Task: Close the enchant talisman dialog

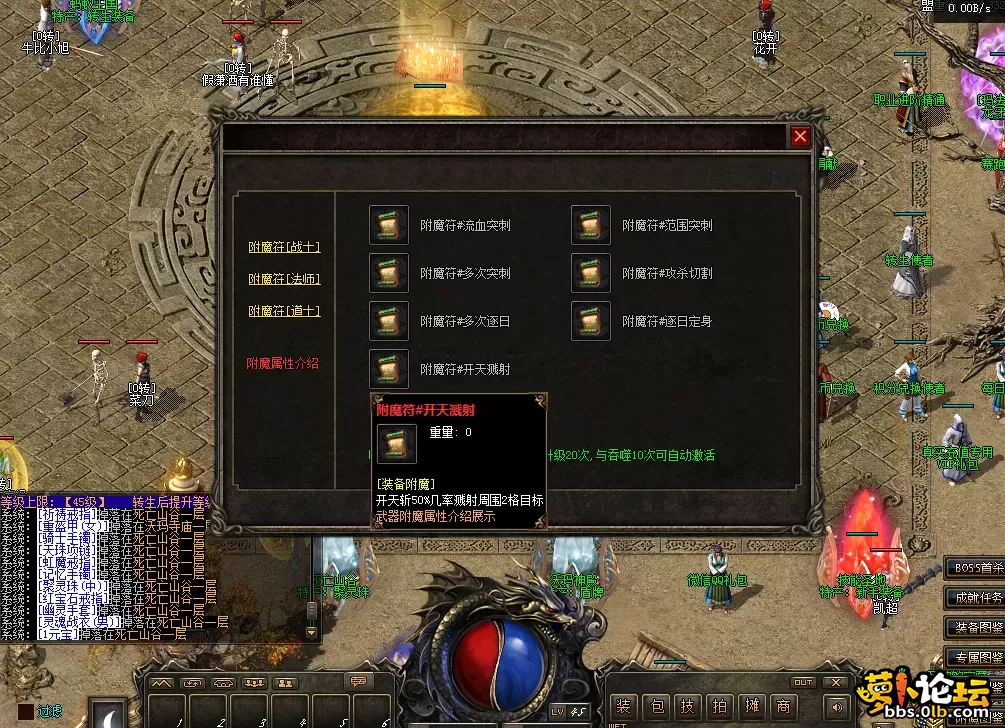Action: (x=800, y=137)
